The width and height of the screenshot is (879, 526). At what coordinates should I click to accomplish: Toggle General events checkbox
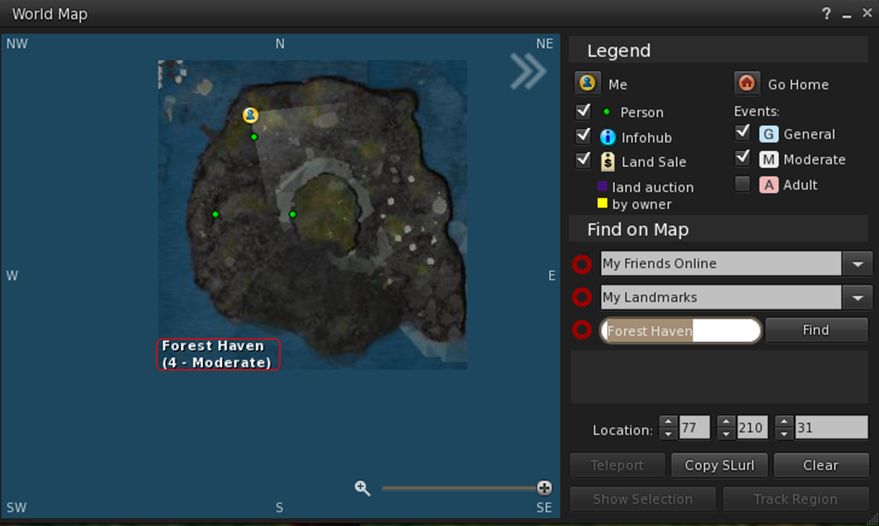click(742, 132)
